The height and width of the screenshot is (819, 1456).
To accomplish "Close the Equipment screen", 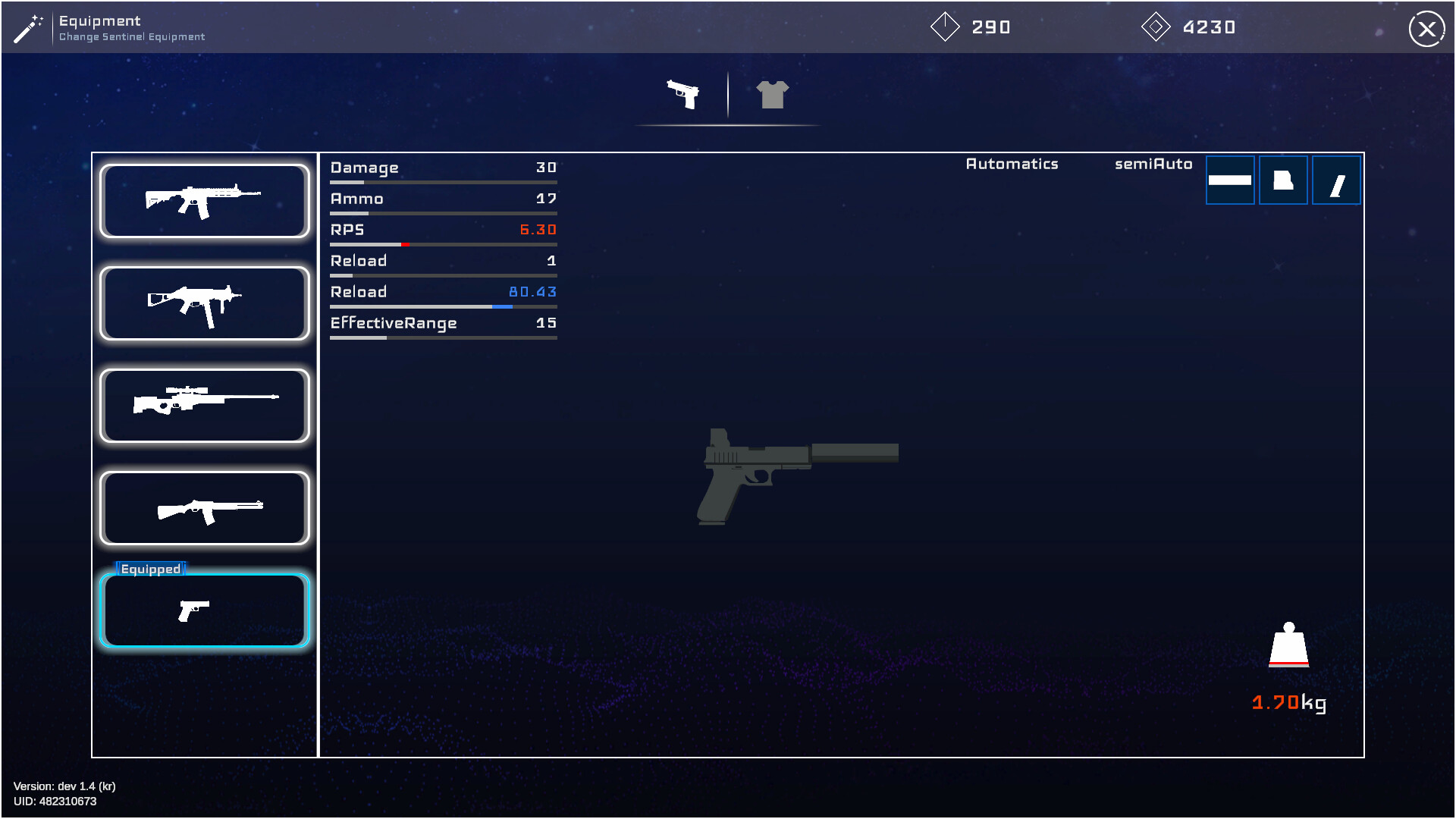I will [x=1427, y=29].
